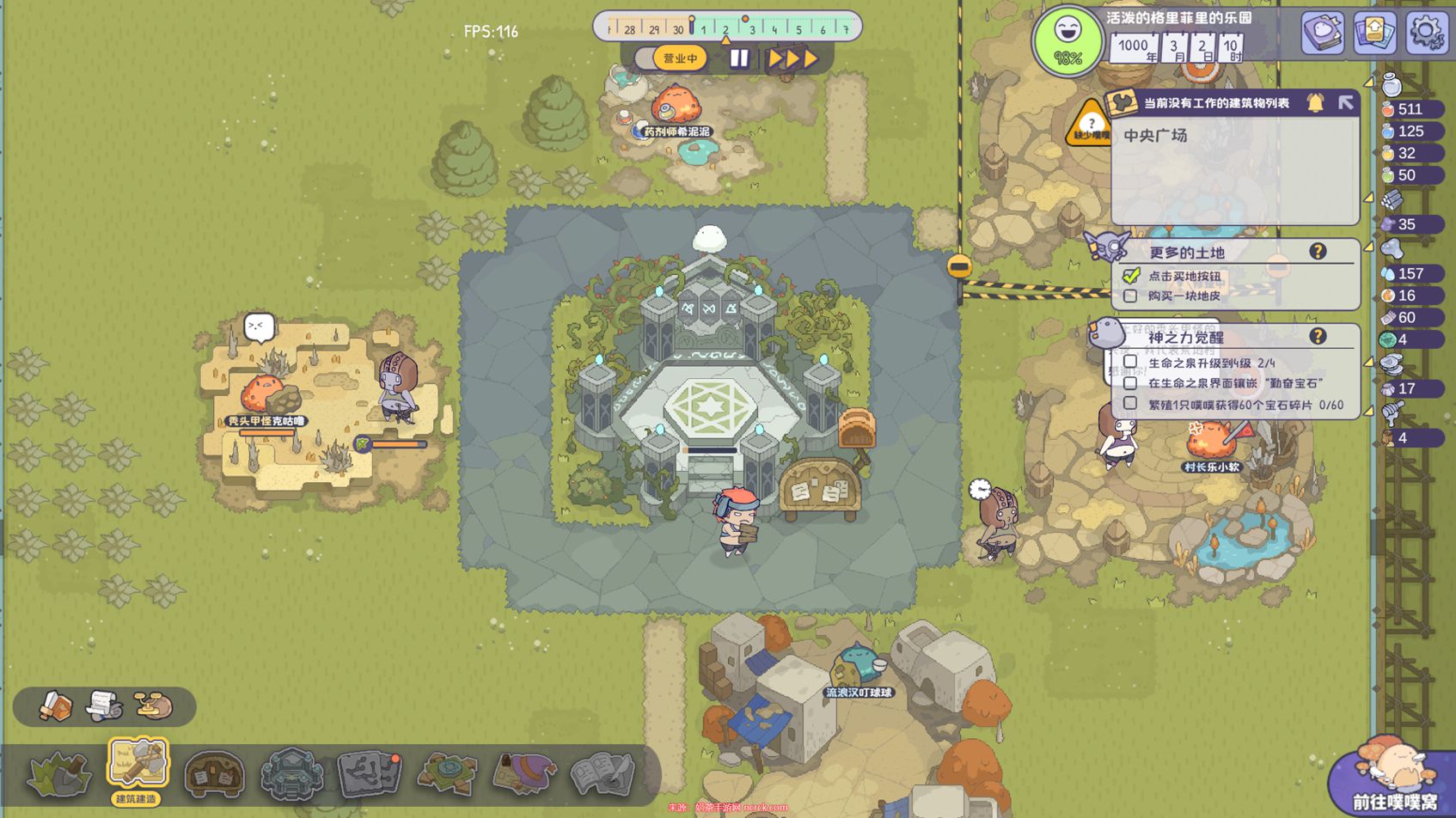The width and height of the screenshot is (1456, 818).
Task: Open the book and quill journal
Action: tap(602, 772)
